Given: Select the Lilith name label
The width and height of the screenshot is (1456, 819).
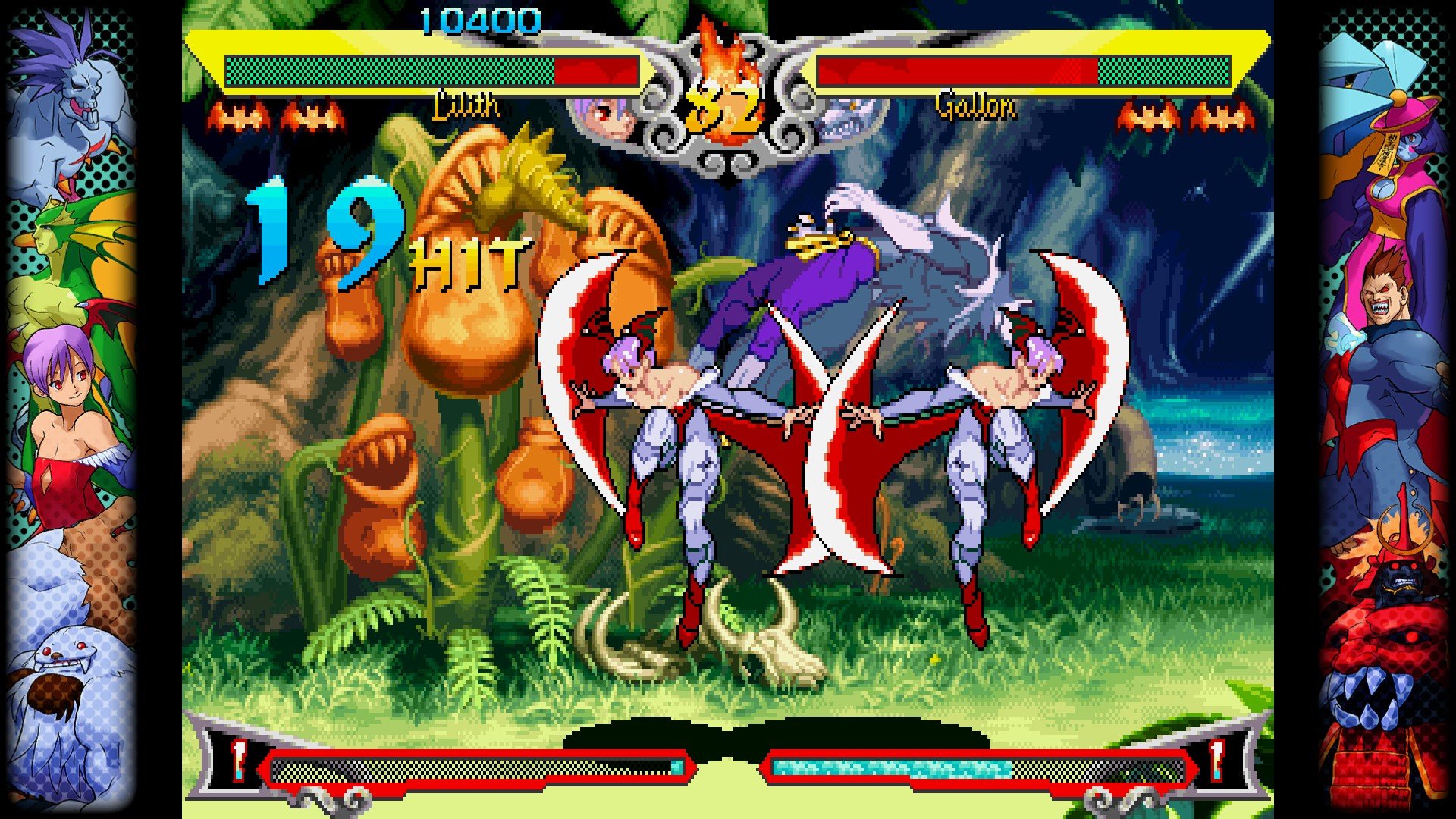Looking at the screenshot, I should pos(466,108).
